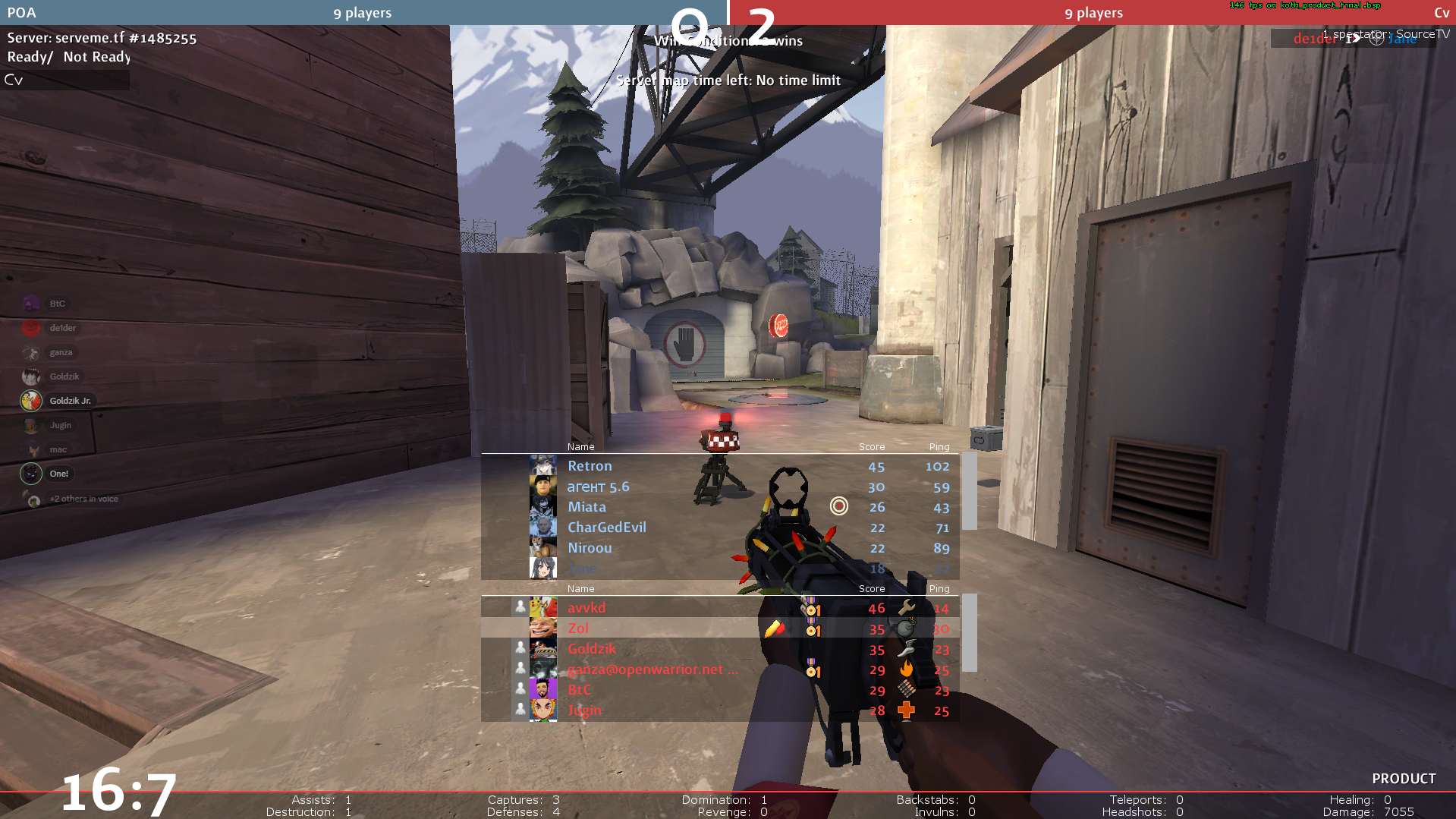Click the red team scoreboard scrollbar
The height and width of the screenshot is (819, 1456).
pos(969,633)
